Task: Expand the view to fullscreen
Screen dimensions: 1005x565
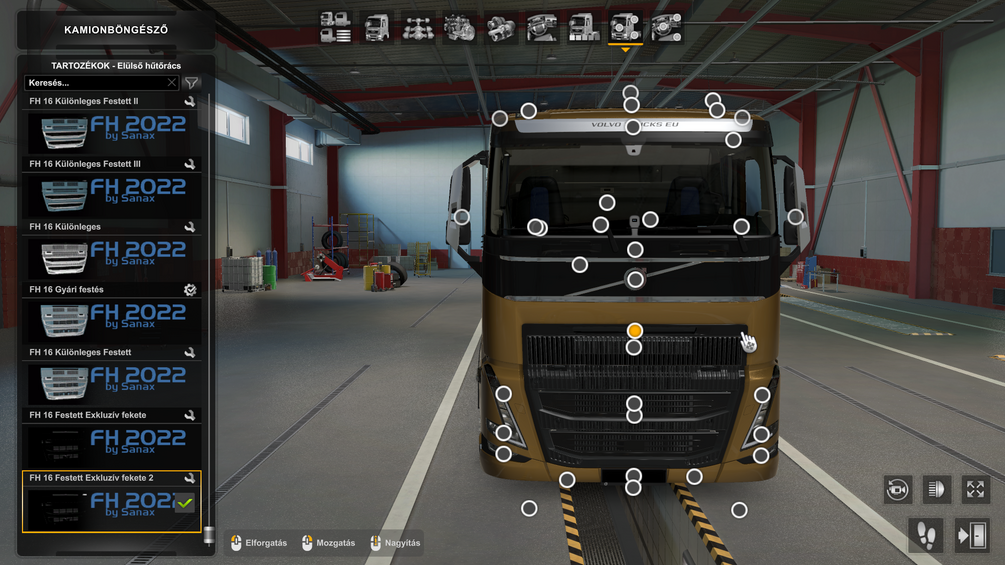Action: pos(975,489)
